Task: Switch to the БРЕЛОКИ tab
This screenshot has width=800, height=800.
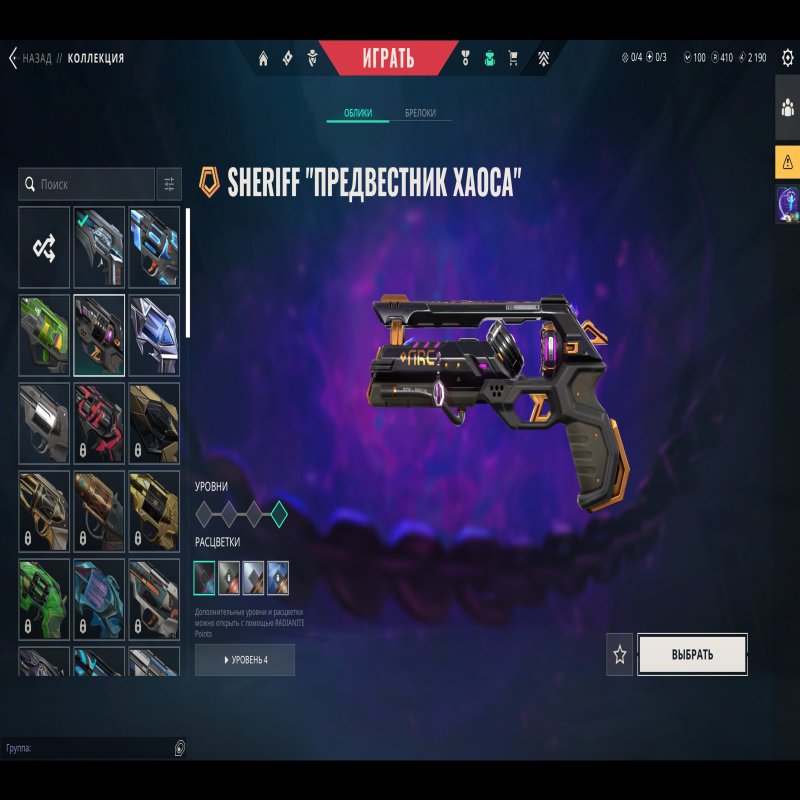Action: tap(420, 113)
